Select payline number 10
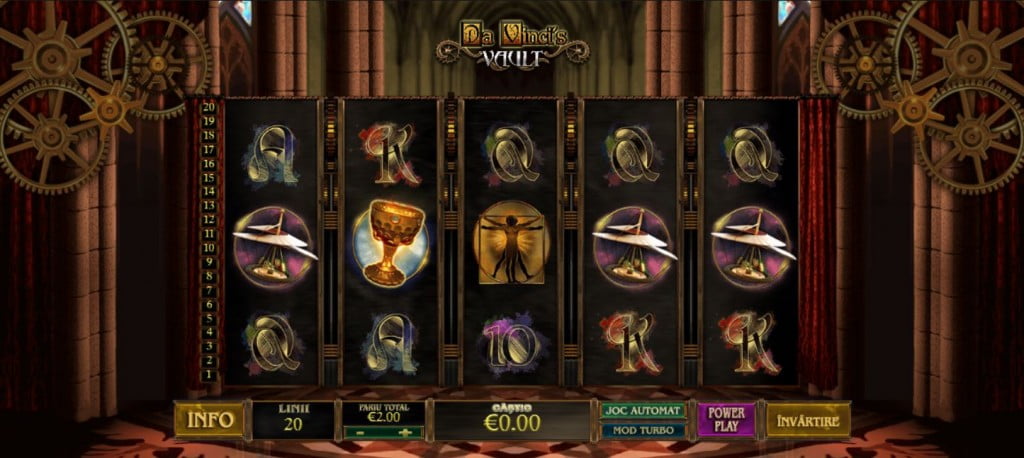The width and height of the screenshot is (1024, 458). [209, 247]
